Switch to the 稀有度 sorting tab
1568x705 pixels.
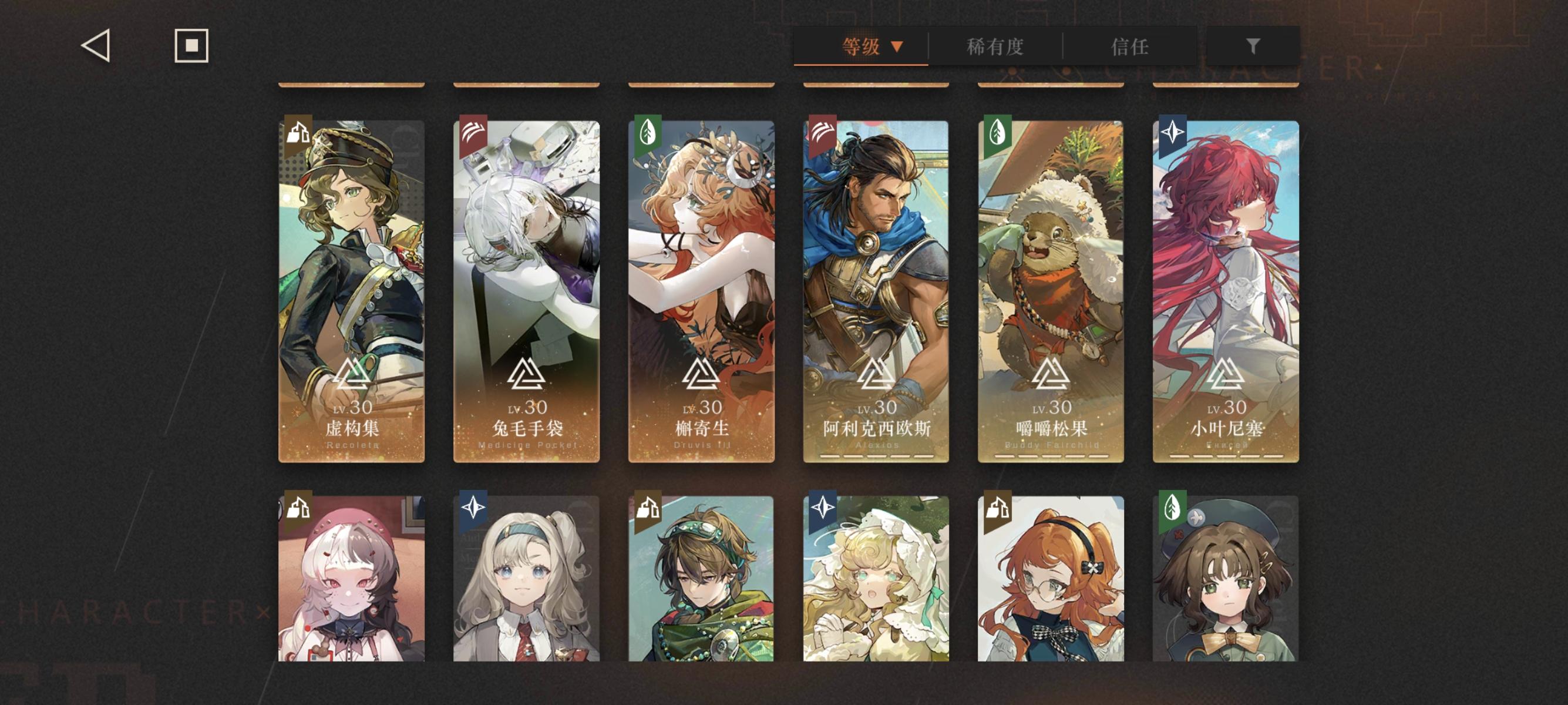pyautogui.click(x=995, y=47)
